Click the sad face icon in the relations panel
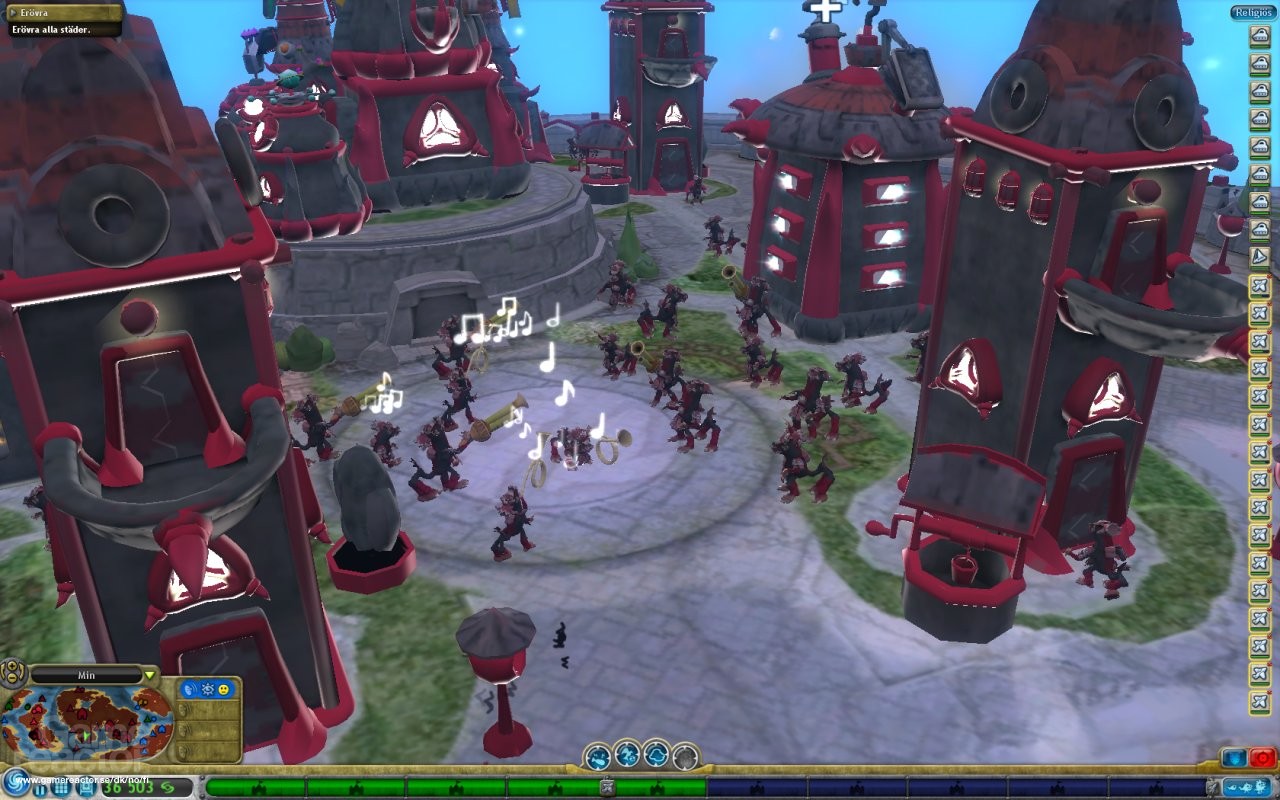The width and height of the screenshot is (1280, 800). (x=223, y=691)
